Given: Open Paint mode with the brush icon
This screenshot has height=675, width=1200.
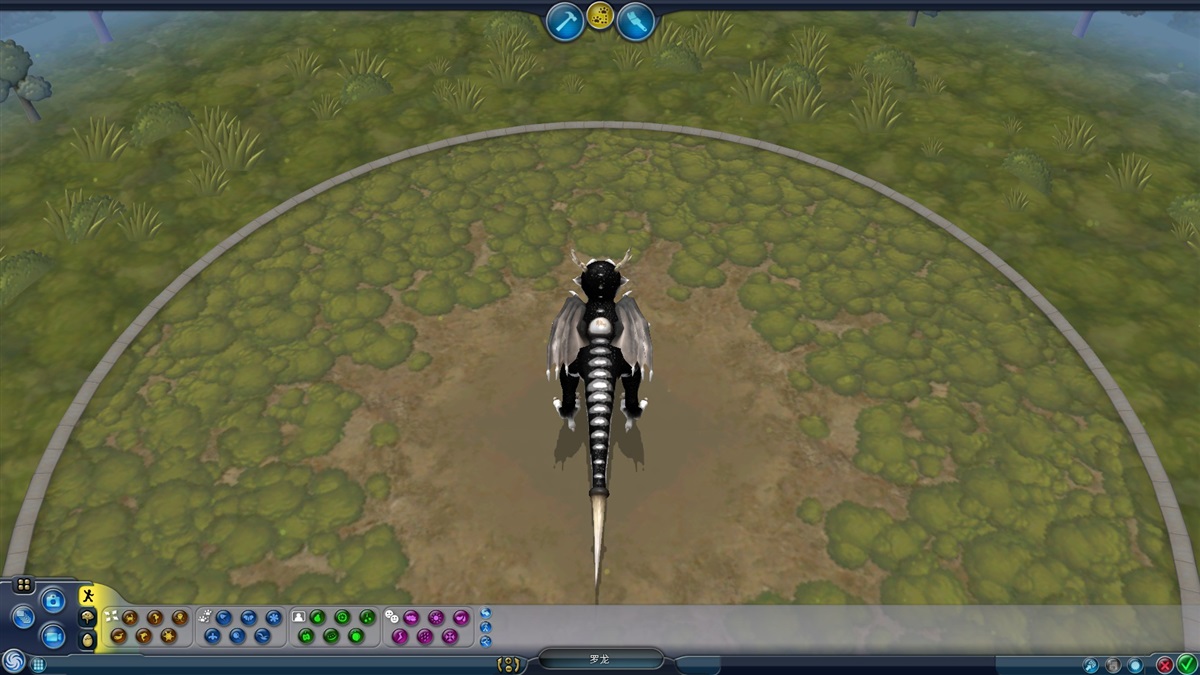Looking at the screenshot, I should click(635, 21).
